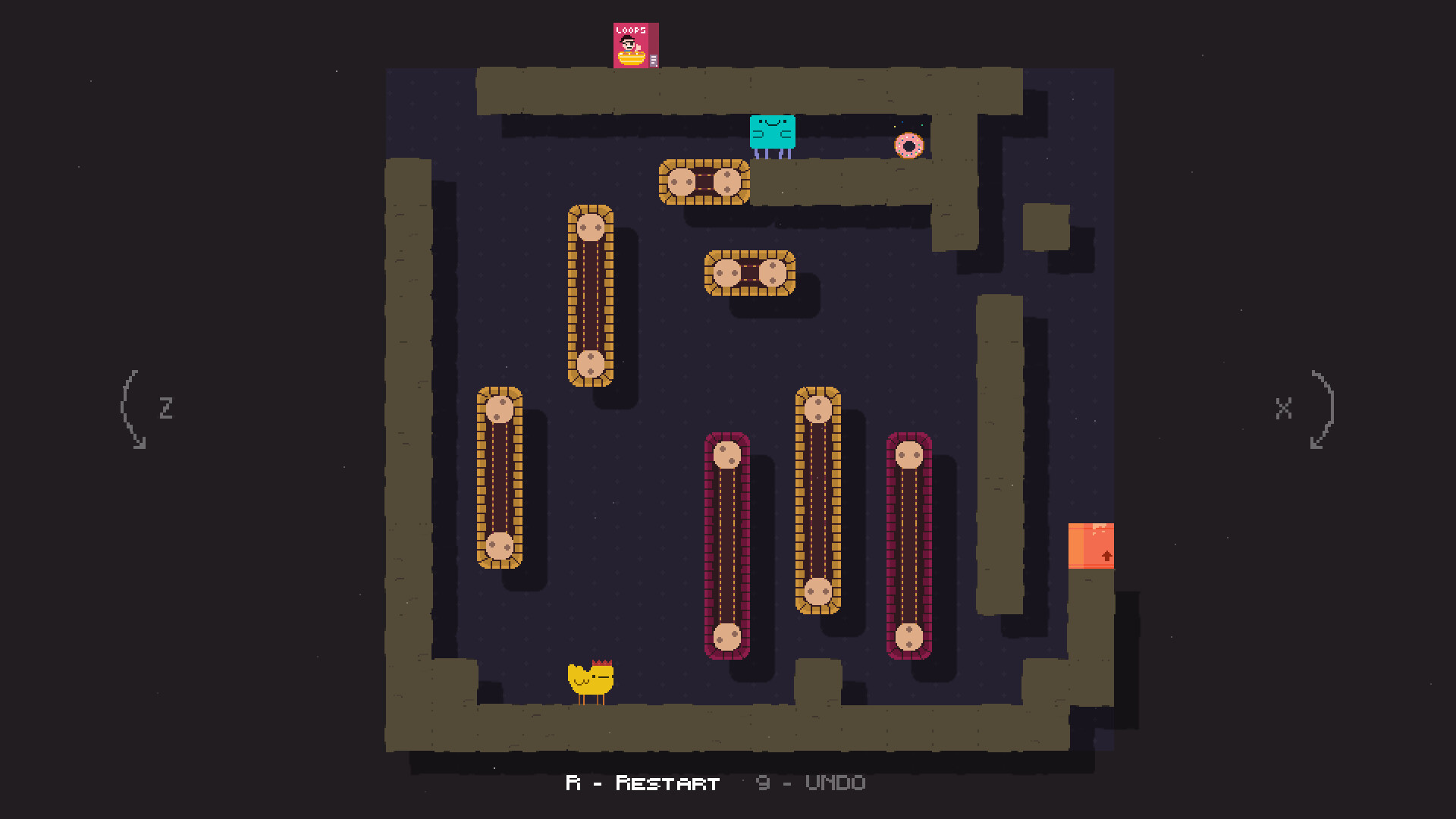Click the R - Restart label

[x=641, y=783]
